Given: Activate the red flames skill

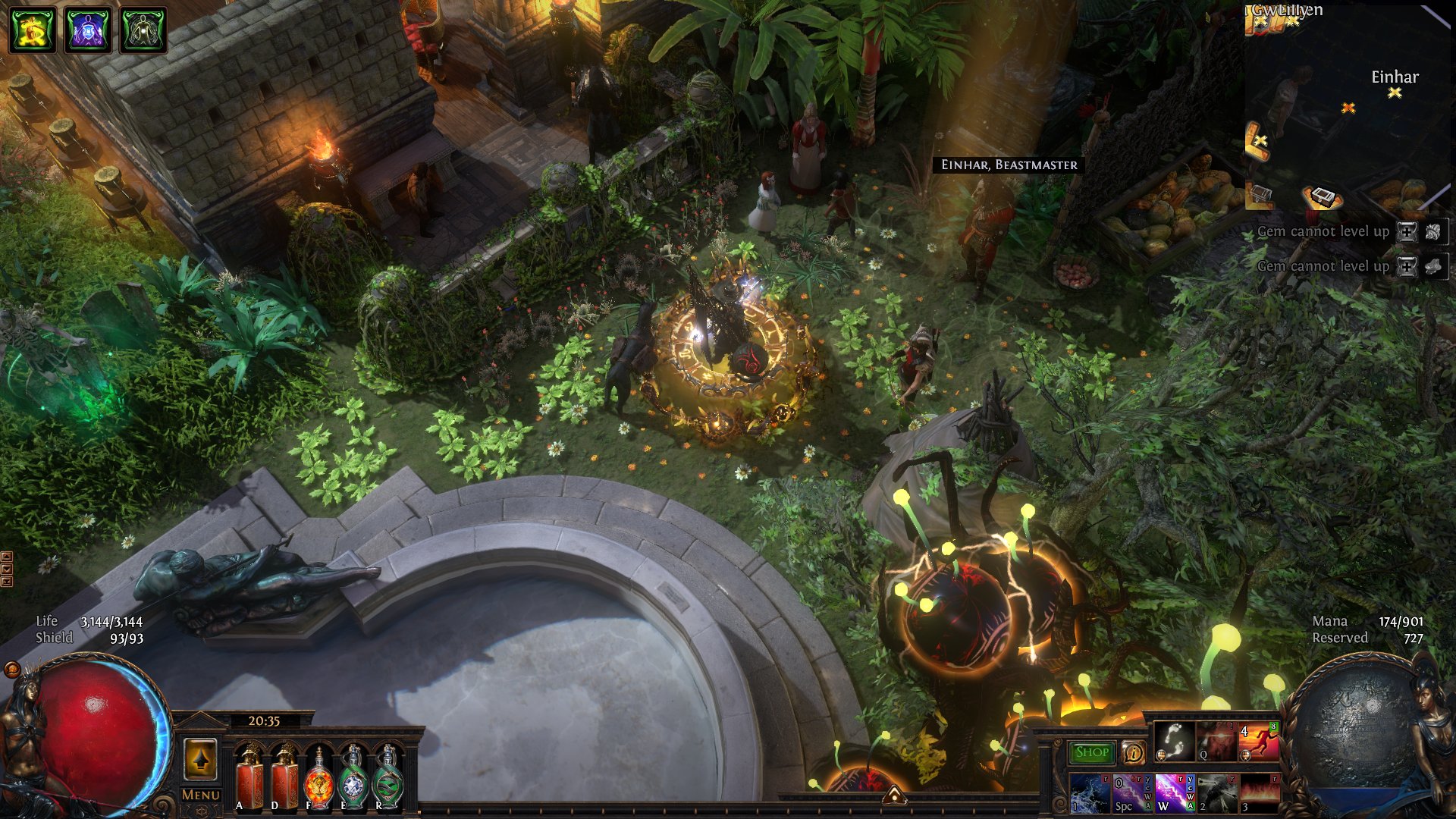Looking at the screenshot, I should pos(1259,793).
